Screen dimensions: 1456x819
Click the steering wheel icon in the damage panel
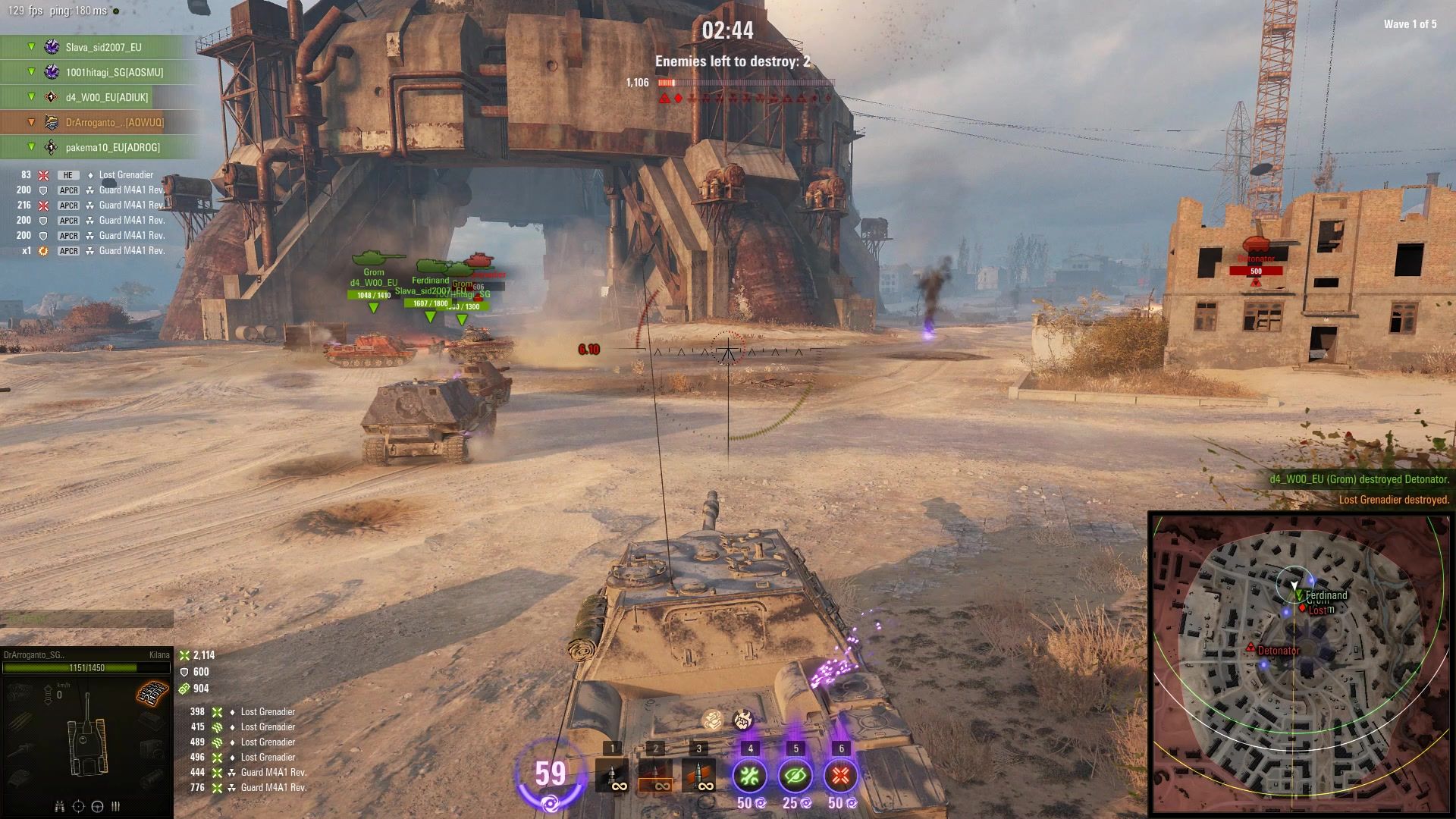point(98,806)
